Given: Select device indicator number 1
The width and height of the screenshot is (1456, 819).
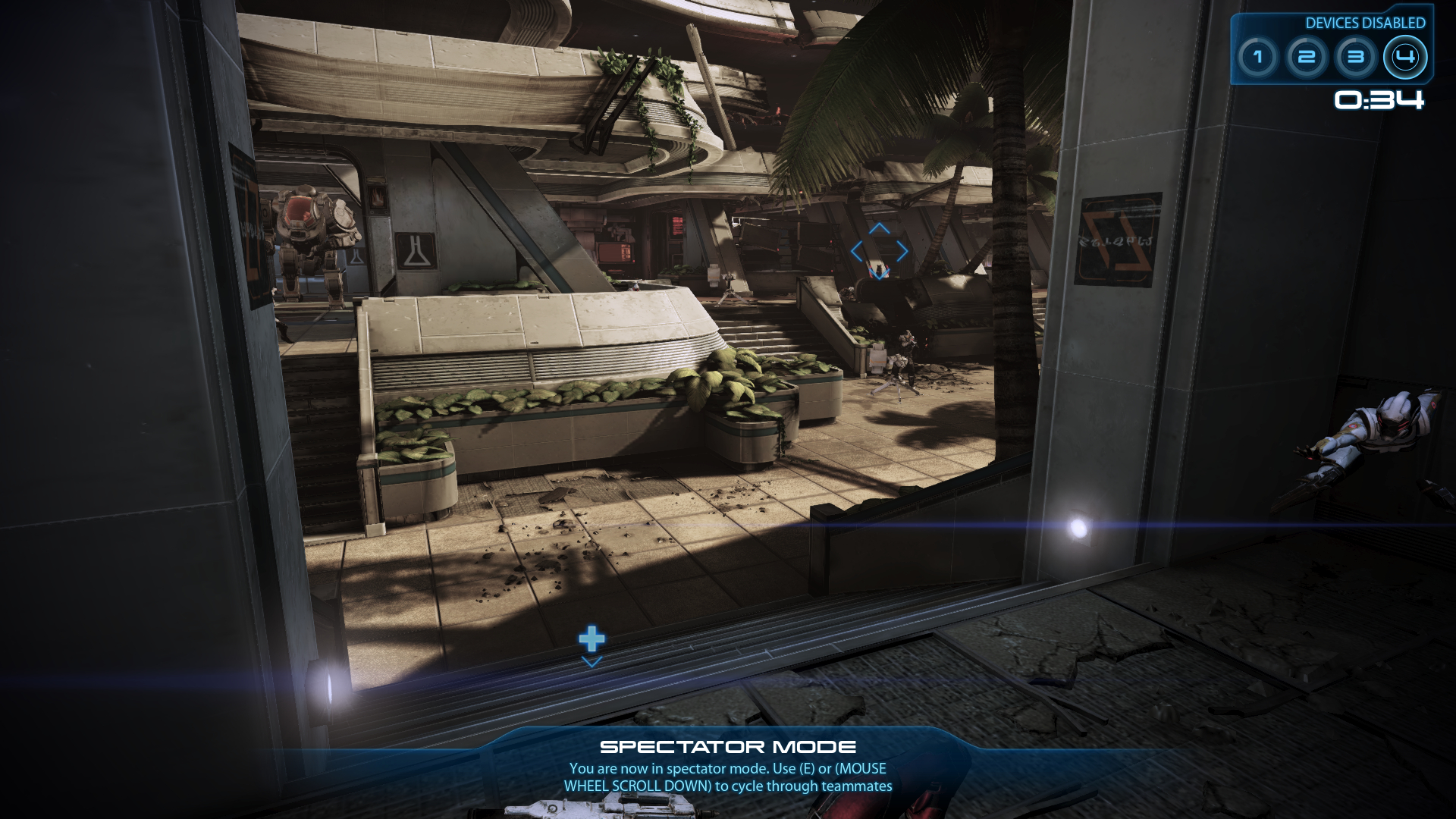Looking at the screenshot, I should pos(1257,58).
